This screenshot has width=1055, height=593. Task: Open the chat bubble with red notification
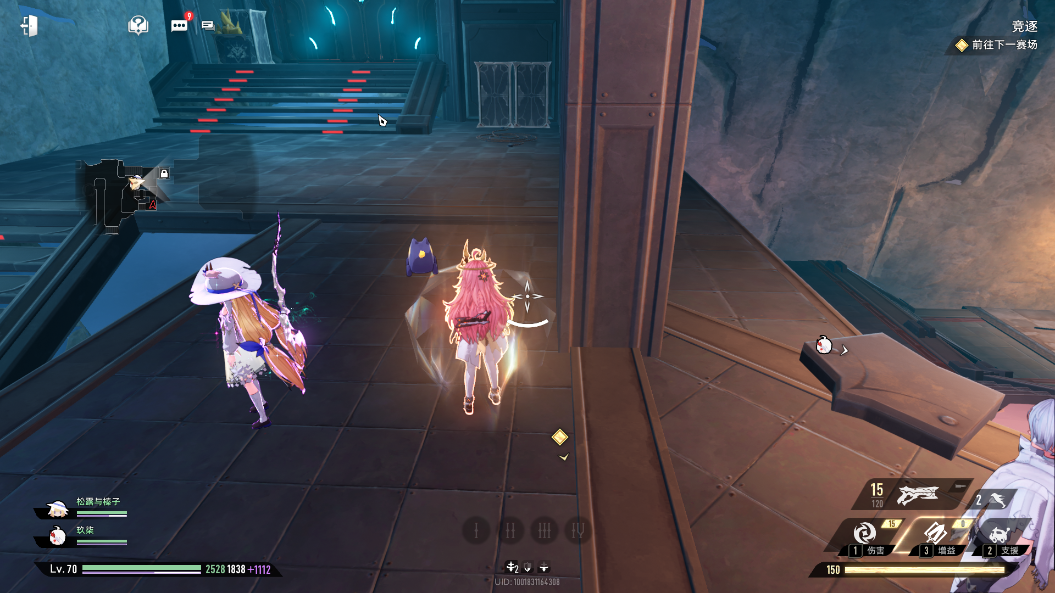180,25
